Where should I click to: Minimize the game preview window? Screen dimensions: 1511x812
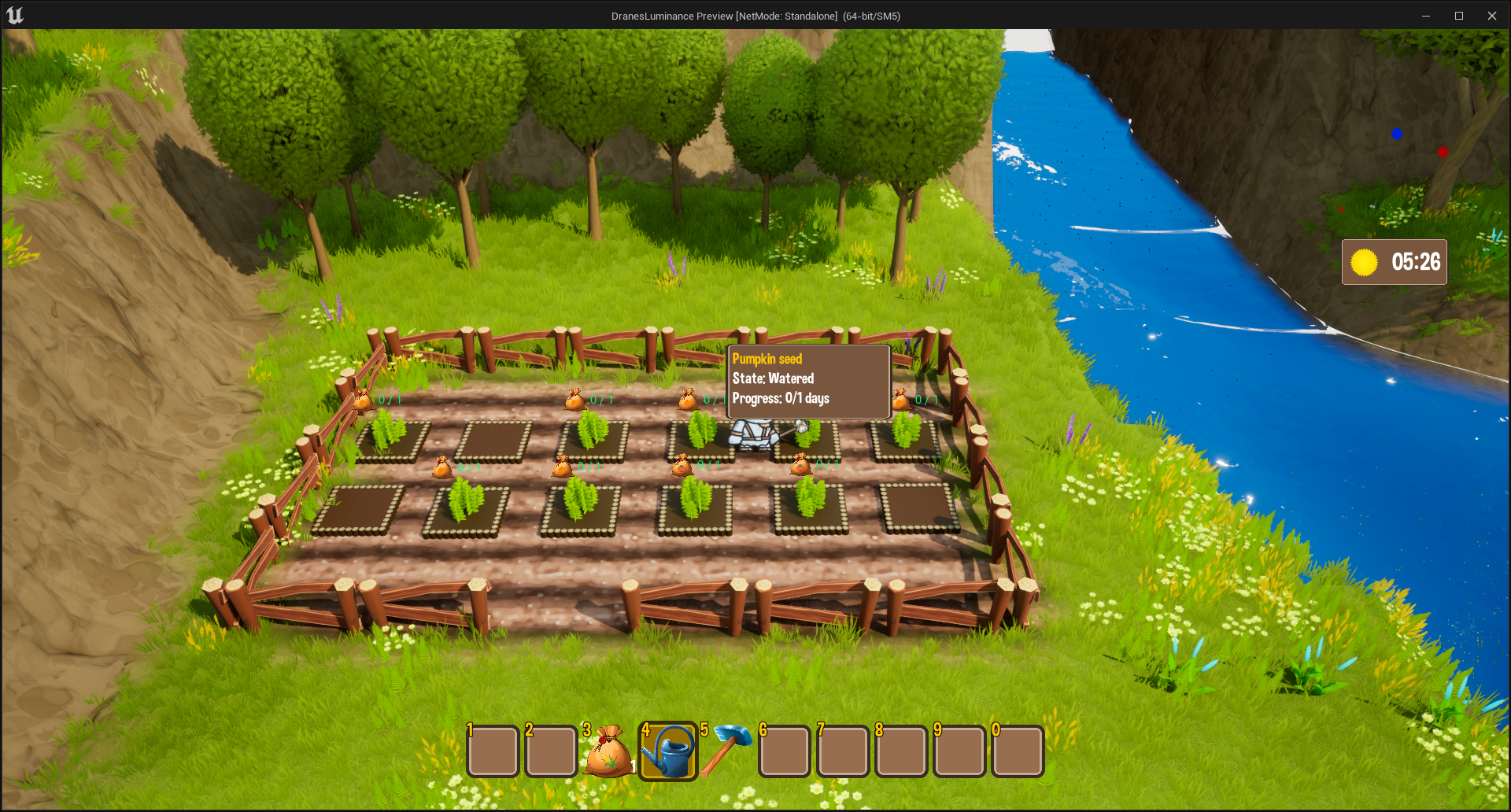[1425, 16]
